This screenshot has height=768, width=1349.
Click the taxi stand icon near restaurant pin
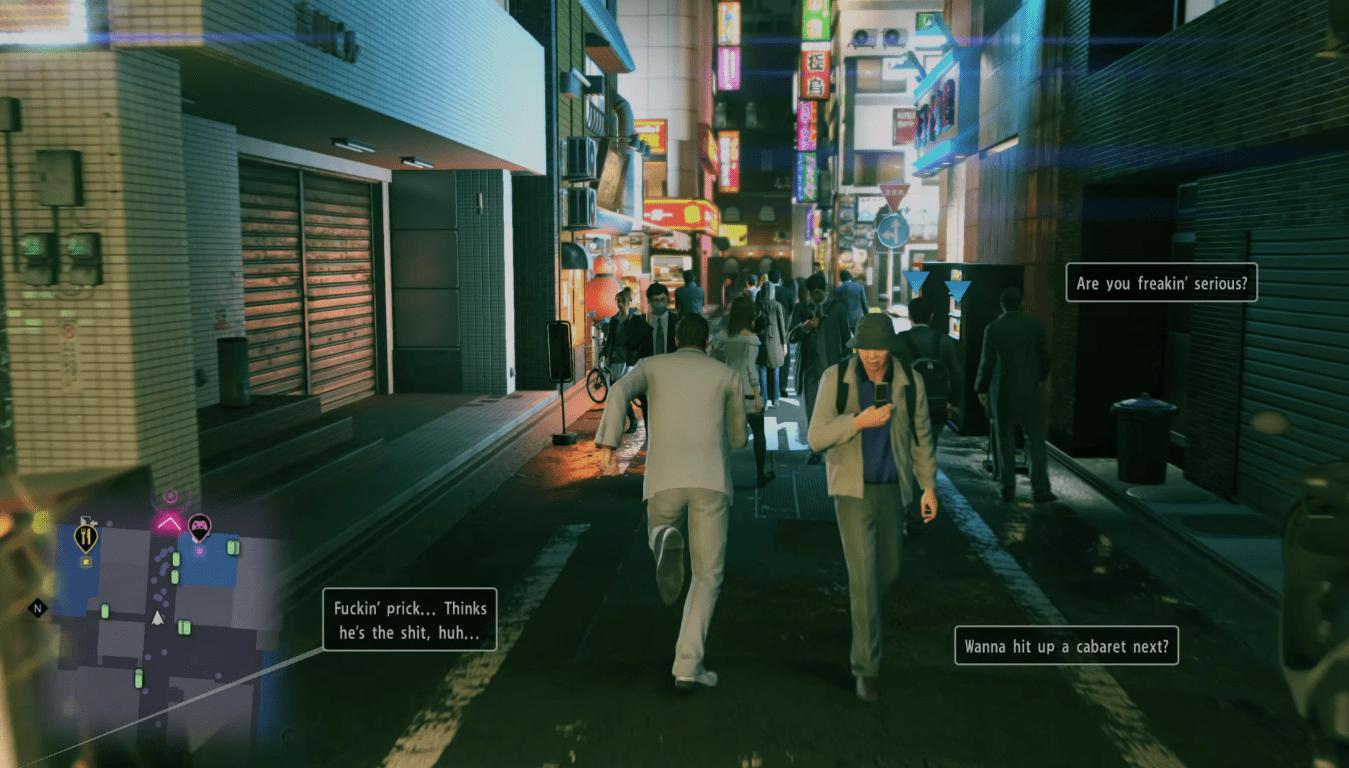click(x=90, y=522)
